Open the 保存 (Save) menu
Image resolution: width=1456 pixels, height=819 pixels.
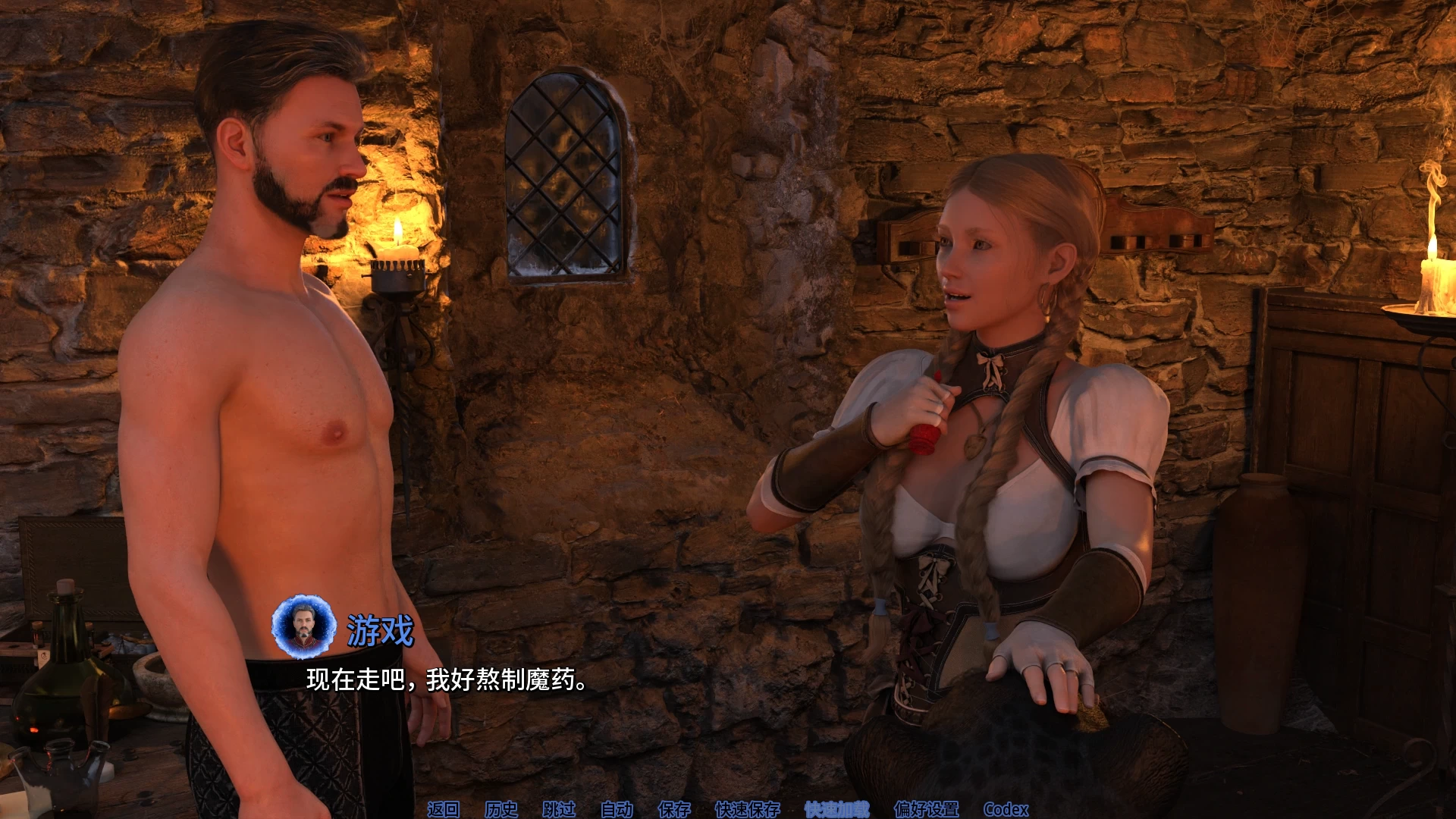[674, 809]
